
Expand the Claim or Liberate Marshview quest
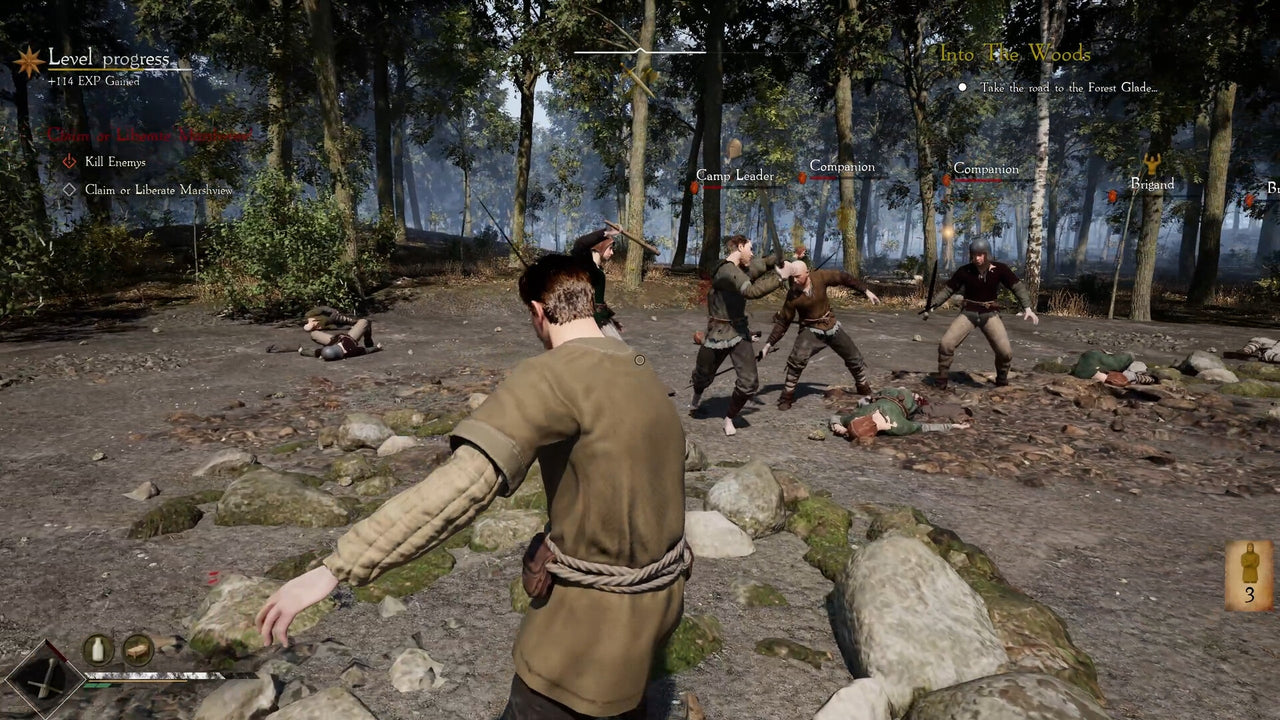click(x=150, y=134)
